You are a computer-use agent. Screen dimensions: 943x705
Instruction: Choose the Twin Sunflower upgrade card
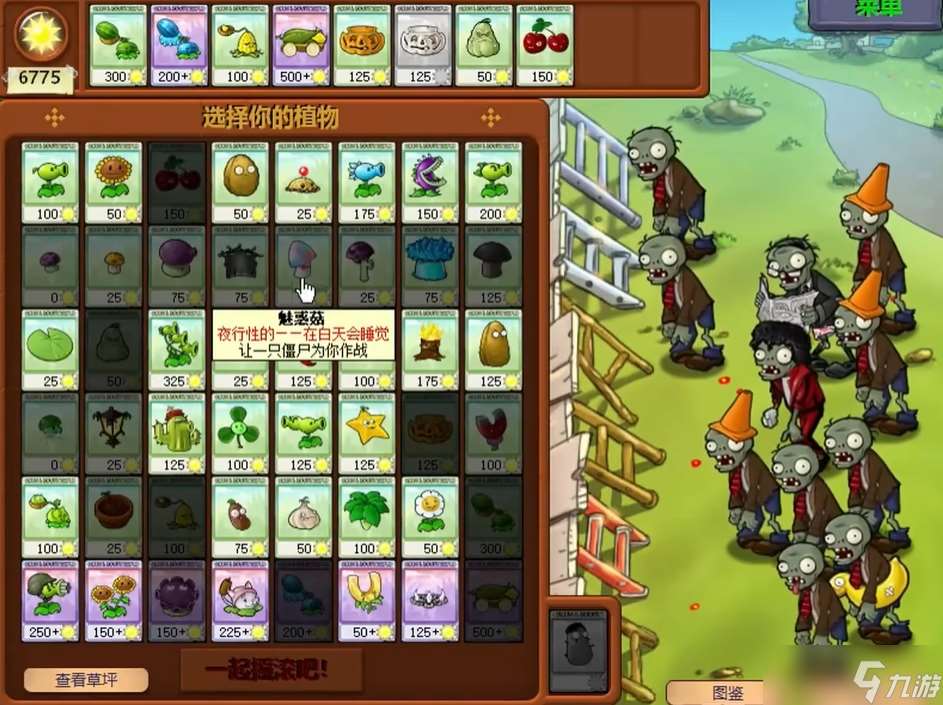click(113, 601)
